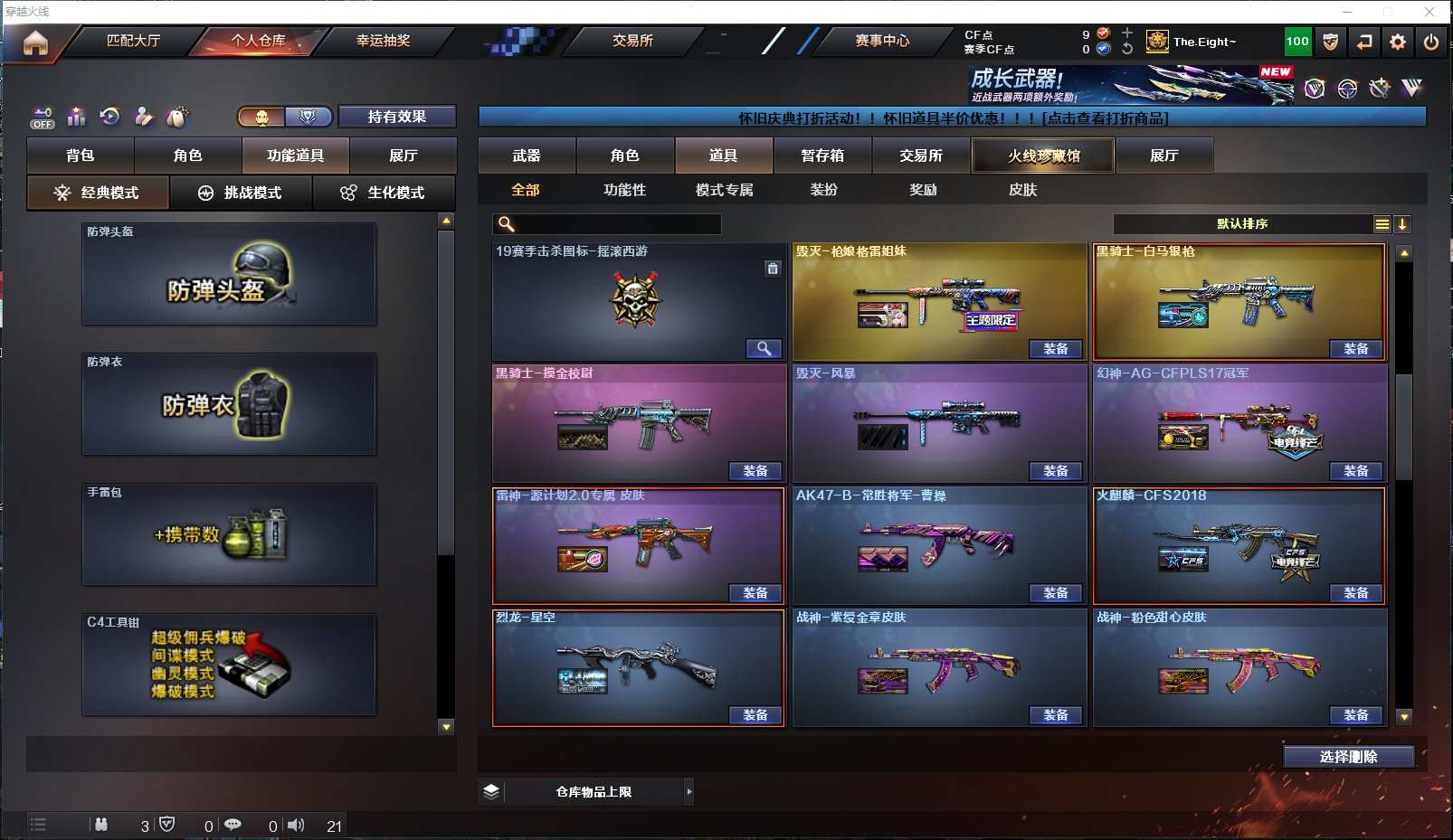Open settings via the gear icon
Viewport: 1453px width, 840px height.
[x=1398, y=42]
